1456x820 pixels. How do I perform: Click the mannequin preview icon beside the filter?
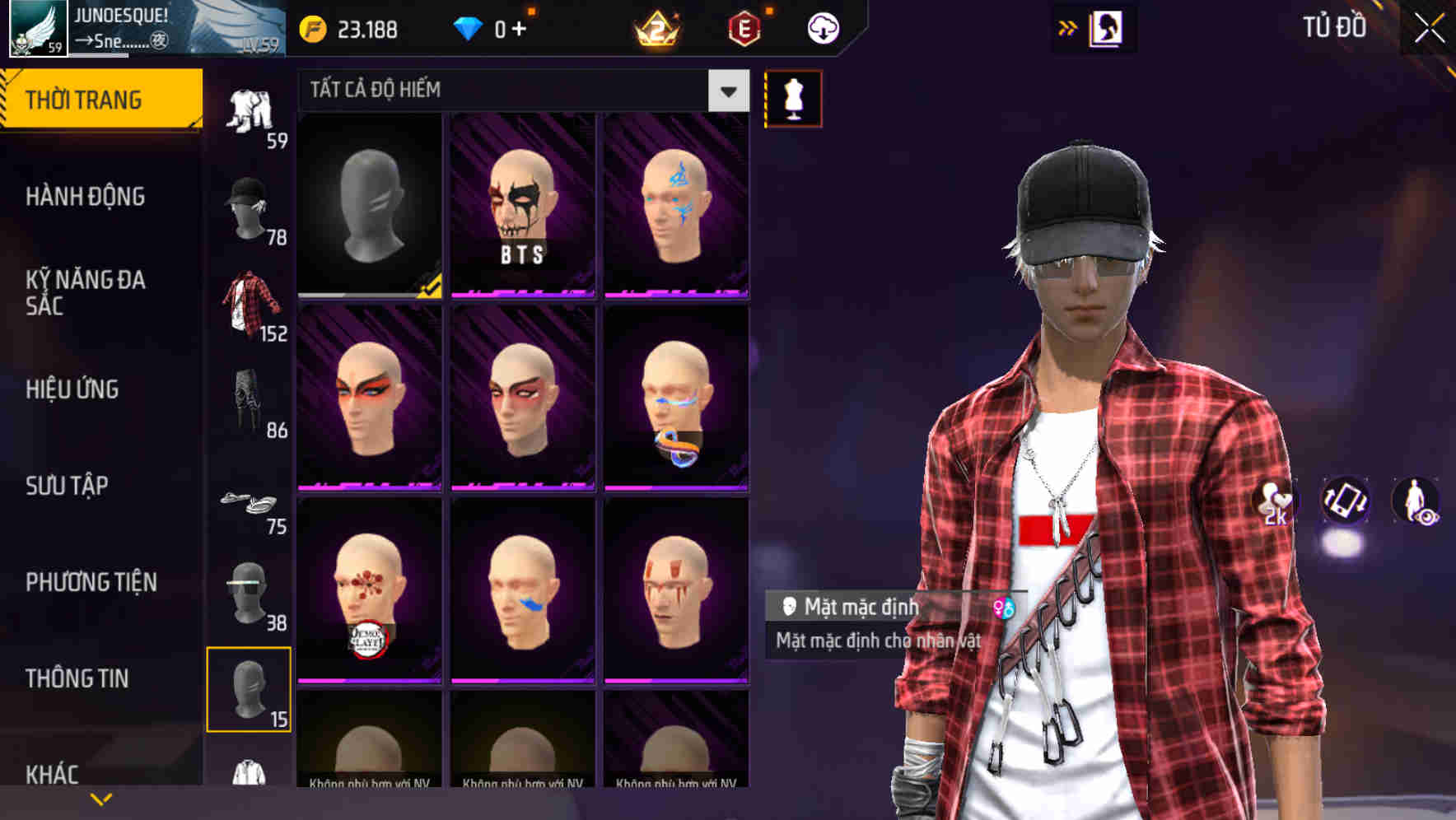(x=793, y=98)
